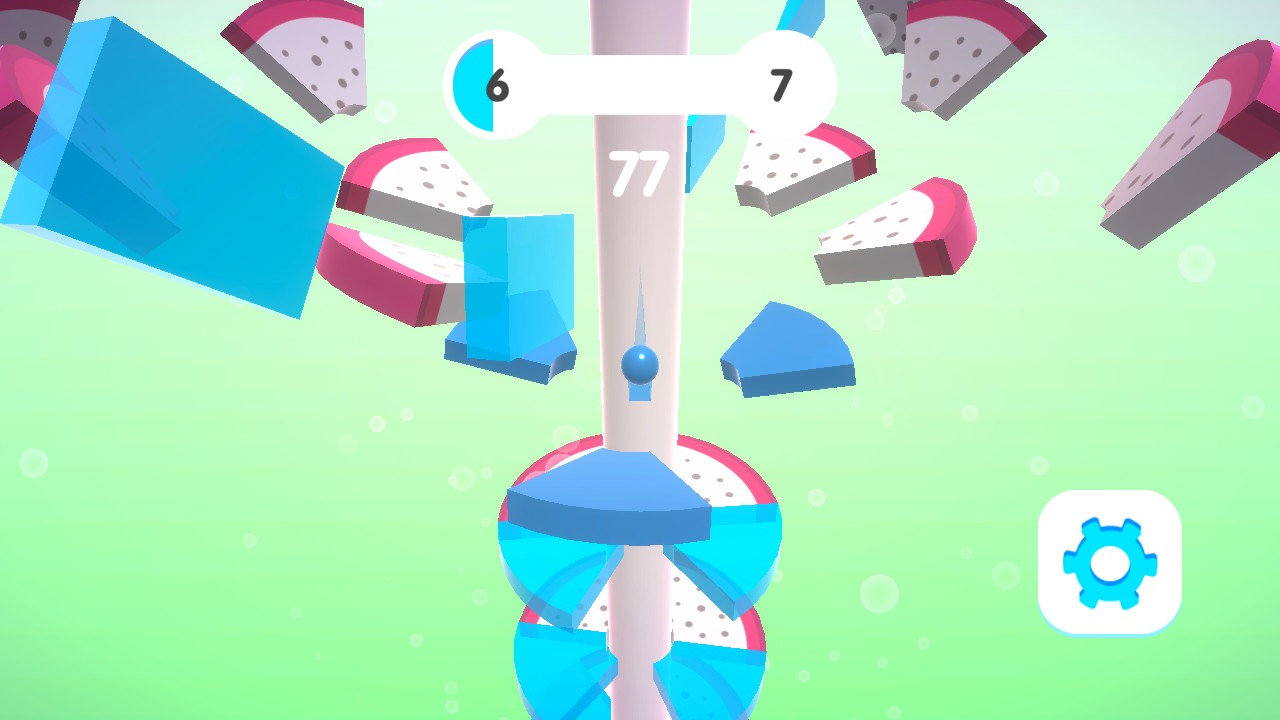Click the score counter displaying 77
The width and height of the screenshot is (1280, 720).
click(640, 172)
